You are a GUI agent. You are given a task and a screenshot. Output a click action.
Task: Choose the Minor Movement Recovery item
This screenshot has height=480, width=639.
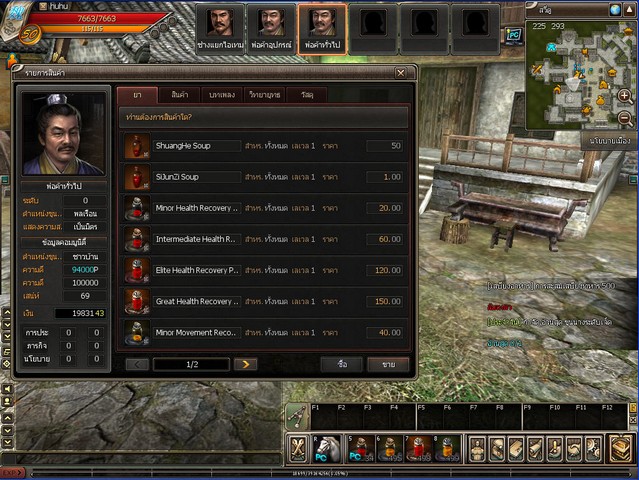pyautogui.click(x=196, y=332)
